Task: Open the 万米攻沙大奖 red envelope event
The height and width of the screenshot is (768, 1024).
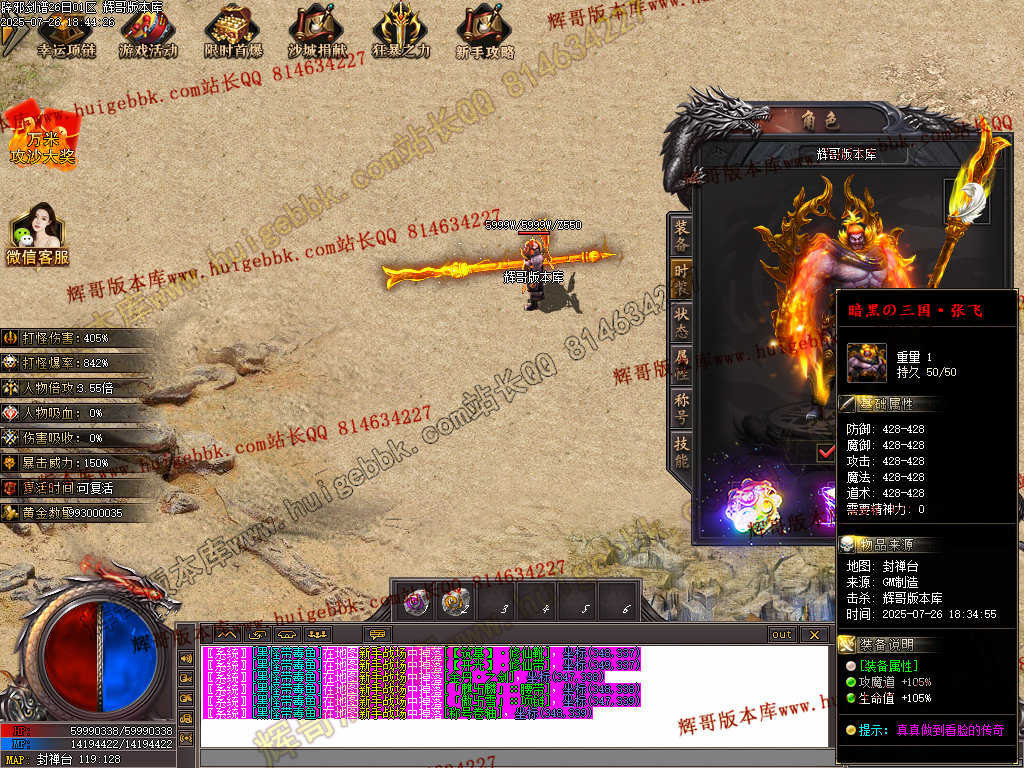Action: pyautogui.click(x=42, y=138)
